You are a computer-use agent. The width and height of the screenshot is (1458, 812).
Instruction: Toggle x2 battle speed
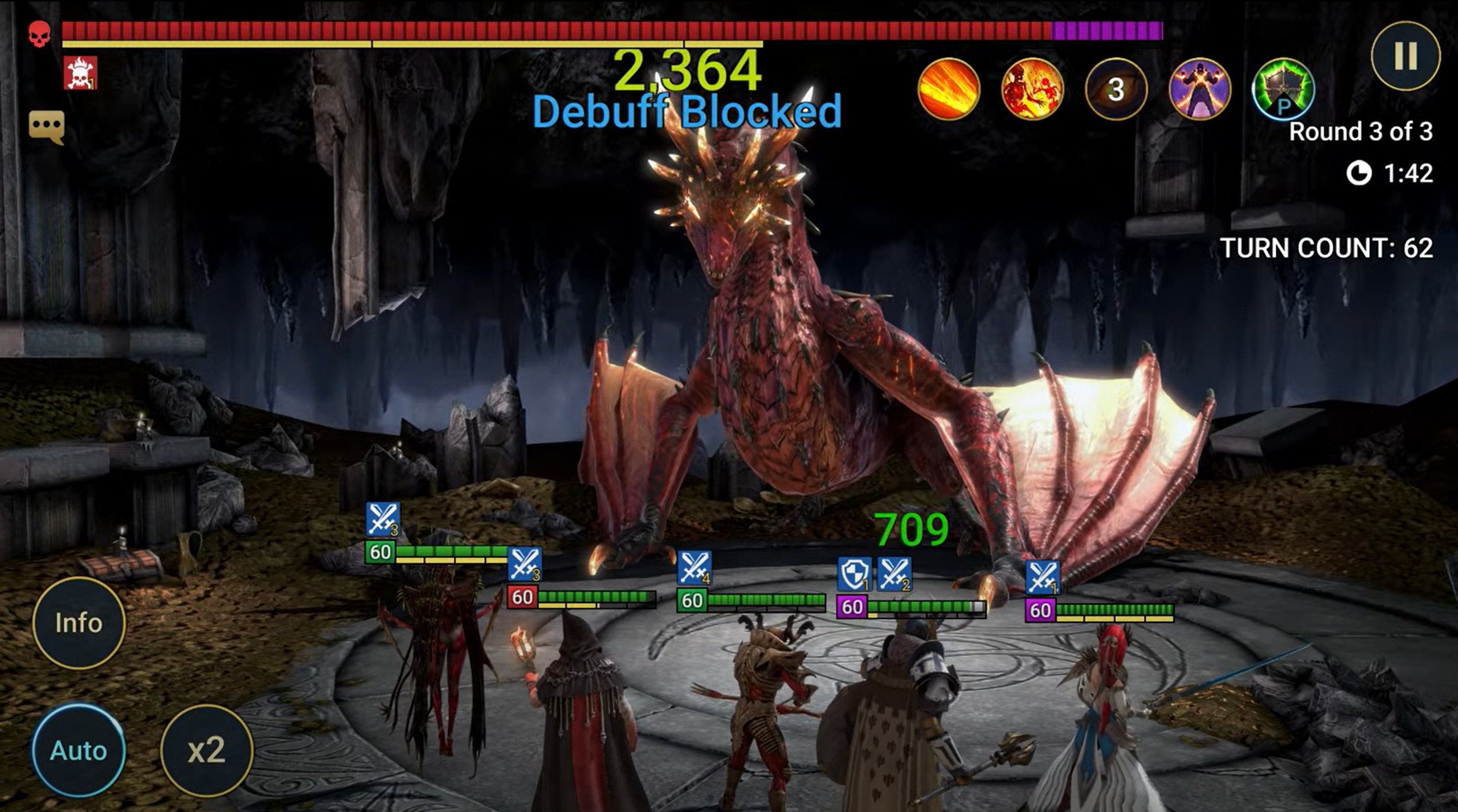pos(206,750)
